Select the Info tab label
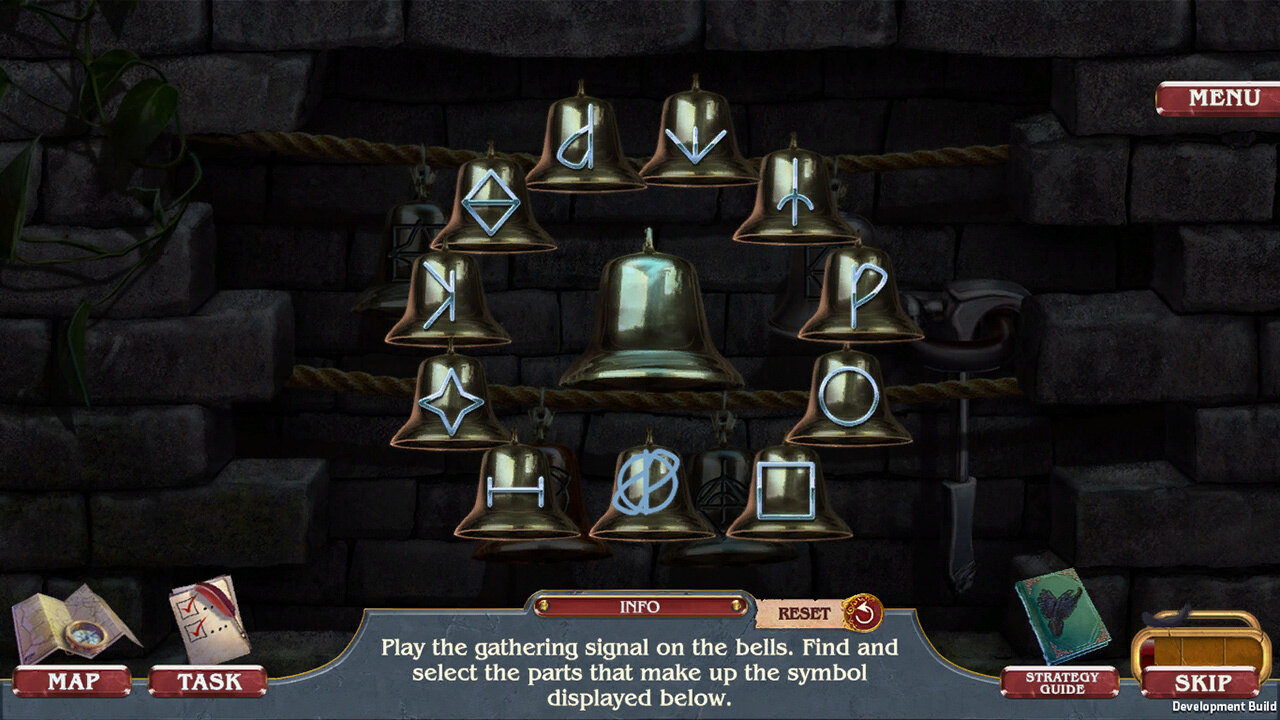 [x=639, y=607]
